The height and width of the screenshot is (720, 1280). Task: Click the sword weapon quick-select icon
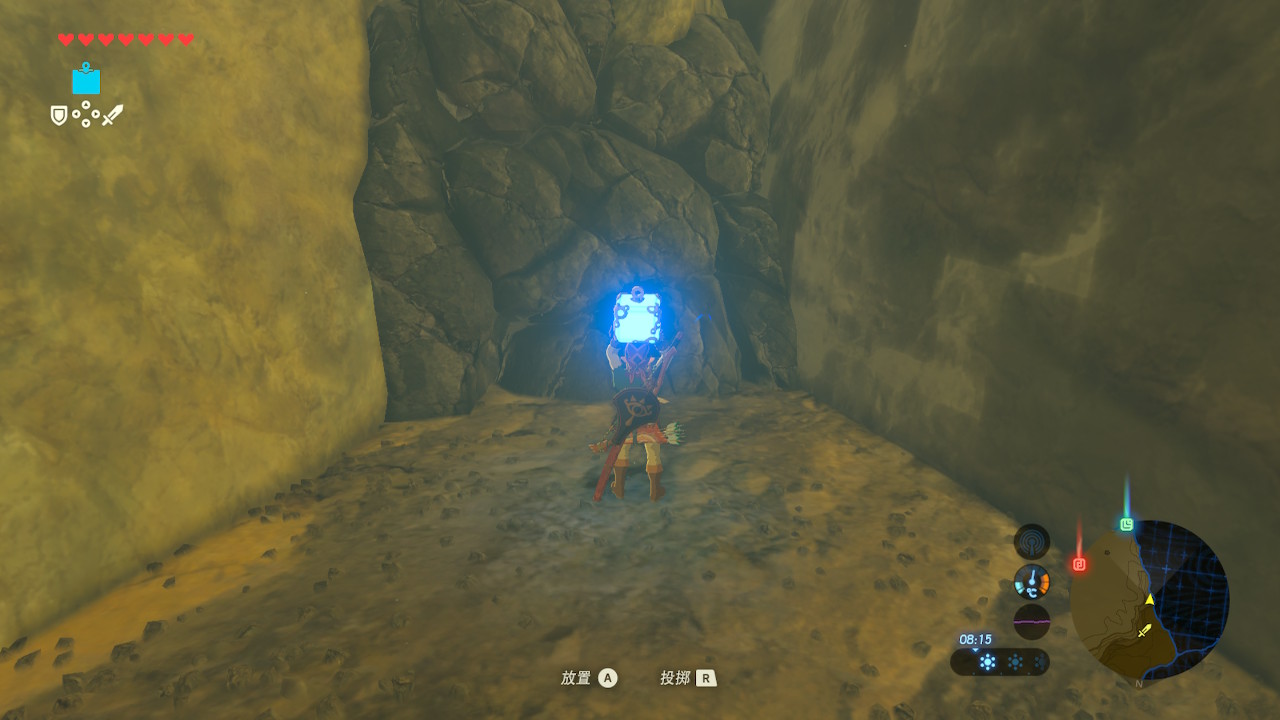point(112,115)
